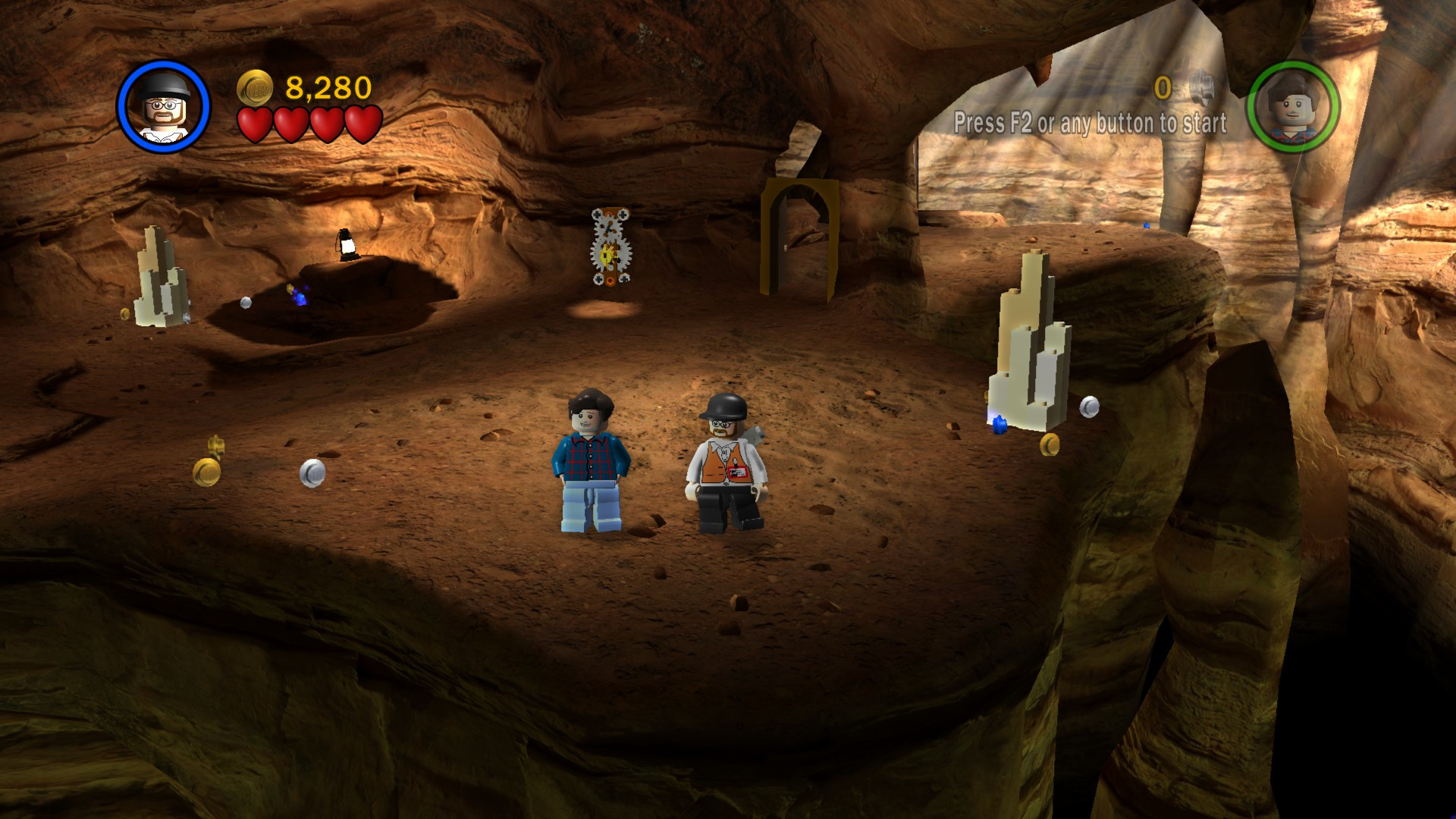Click the purple stud near the lantern rock
The image size is (1456, 819).
point(300,300)
